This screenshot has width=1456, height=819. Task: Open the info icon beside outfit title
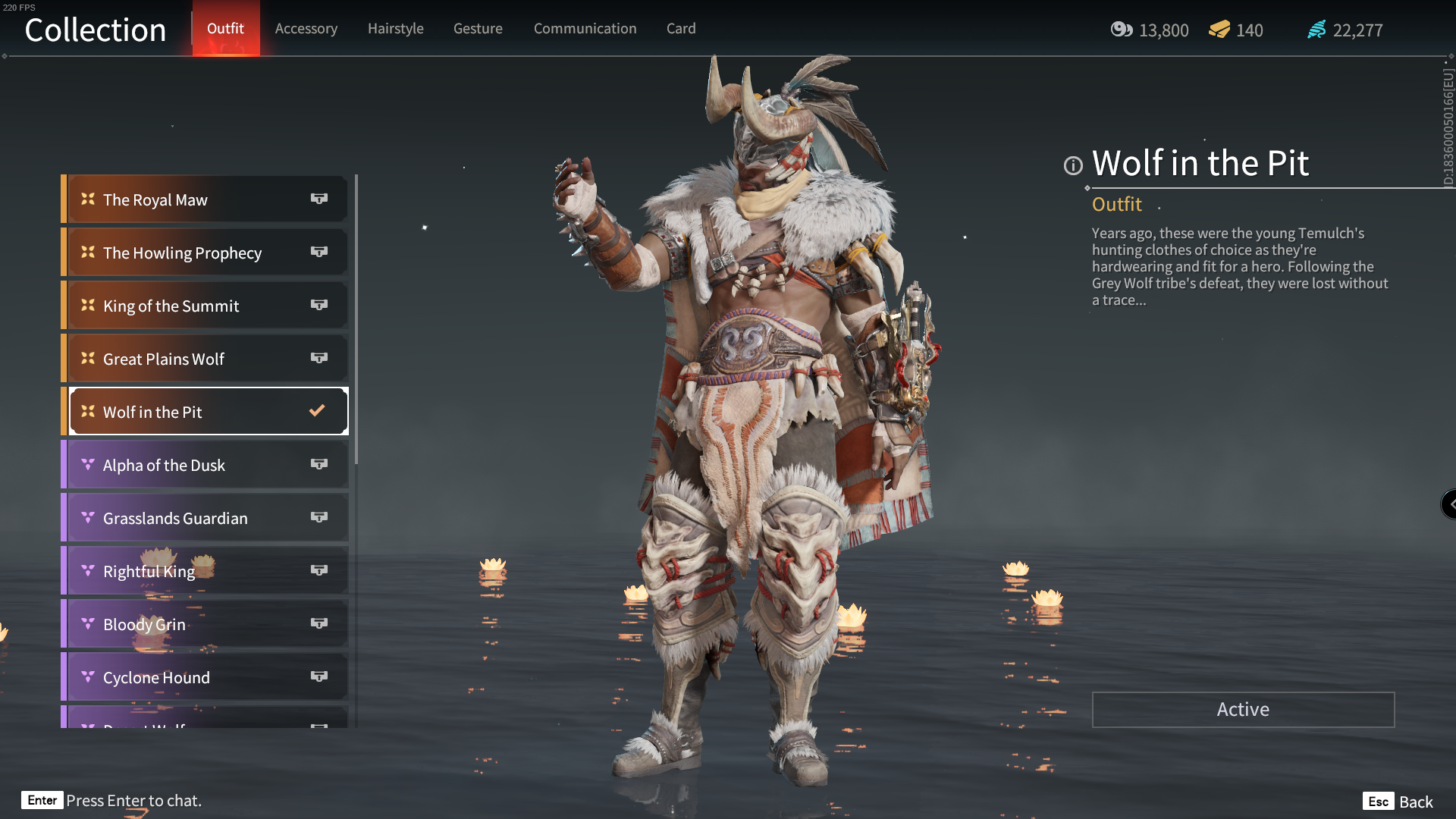(1073, 165)
